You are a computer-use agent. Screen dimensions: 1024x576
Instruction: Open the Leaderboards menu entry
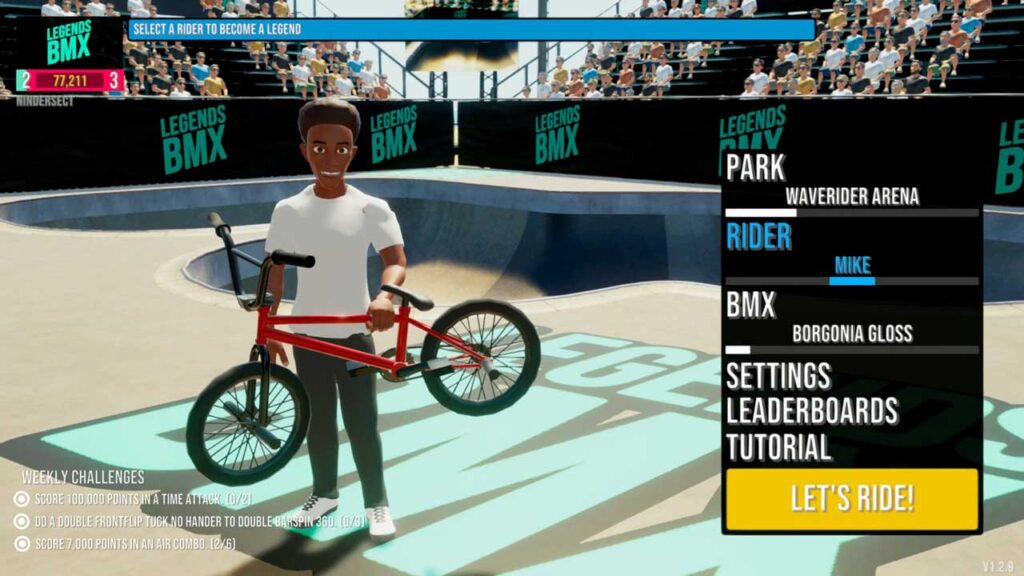pos(812,411)
